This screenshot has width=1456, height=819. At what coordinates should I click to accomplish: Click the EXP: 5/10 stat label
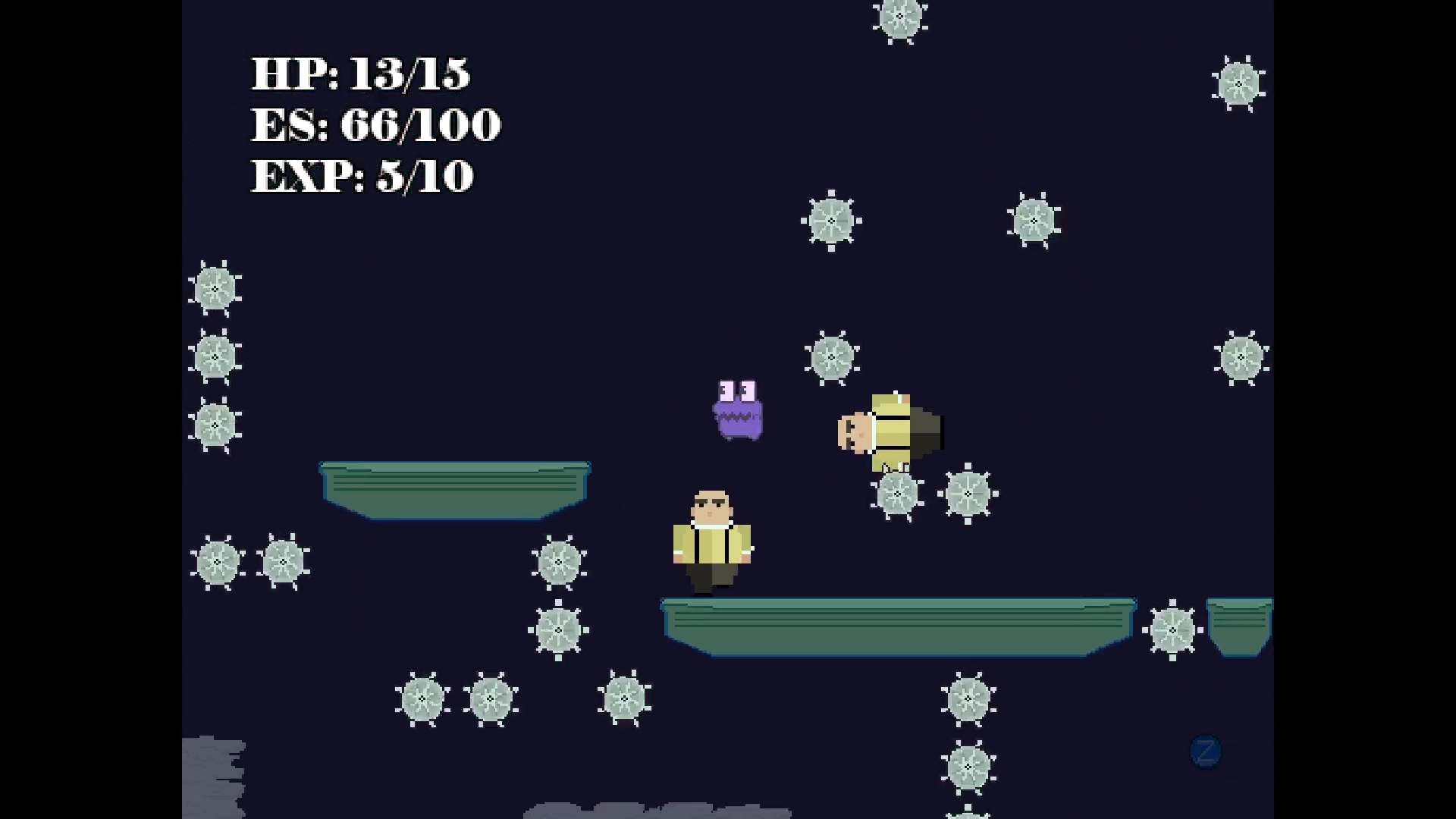(x=362, y=176)
